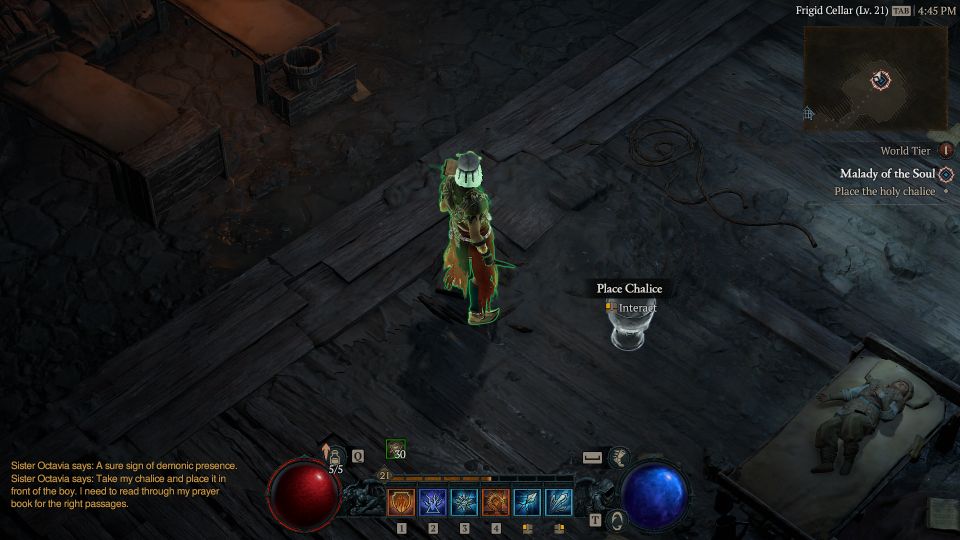
Task: Activate the ice shard burst skill in slot 3
Action: pos(464,501)
